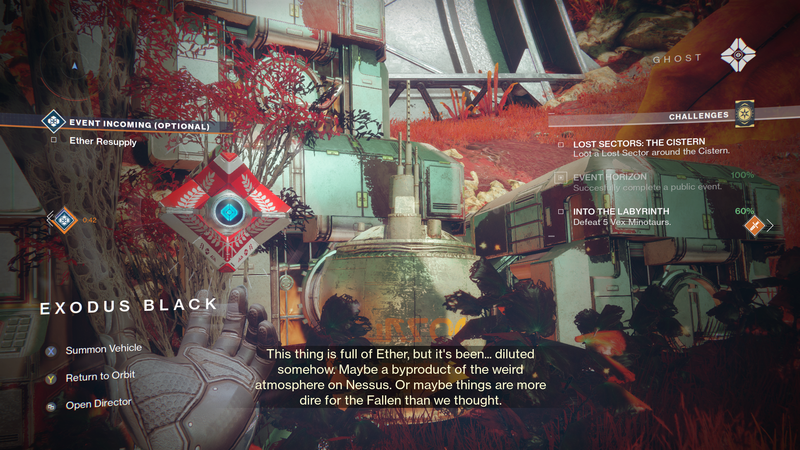Choose the Summon Vehicle option
The width and height of the screenshot is (800, 450).
coord(104,349)
